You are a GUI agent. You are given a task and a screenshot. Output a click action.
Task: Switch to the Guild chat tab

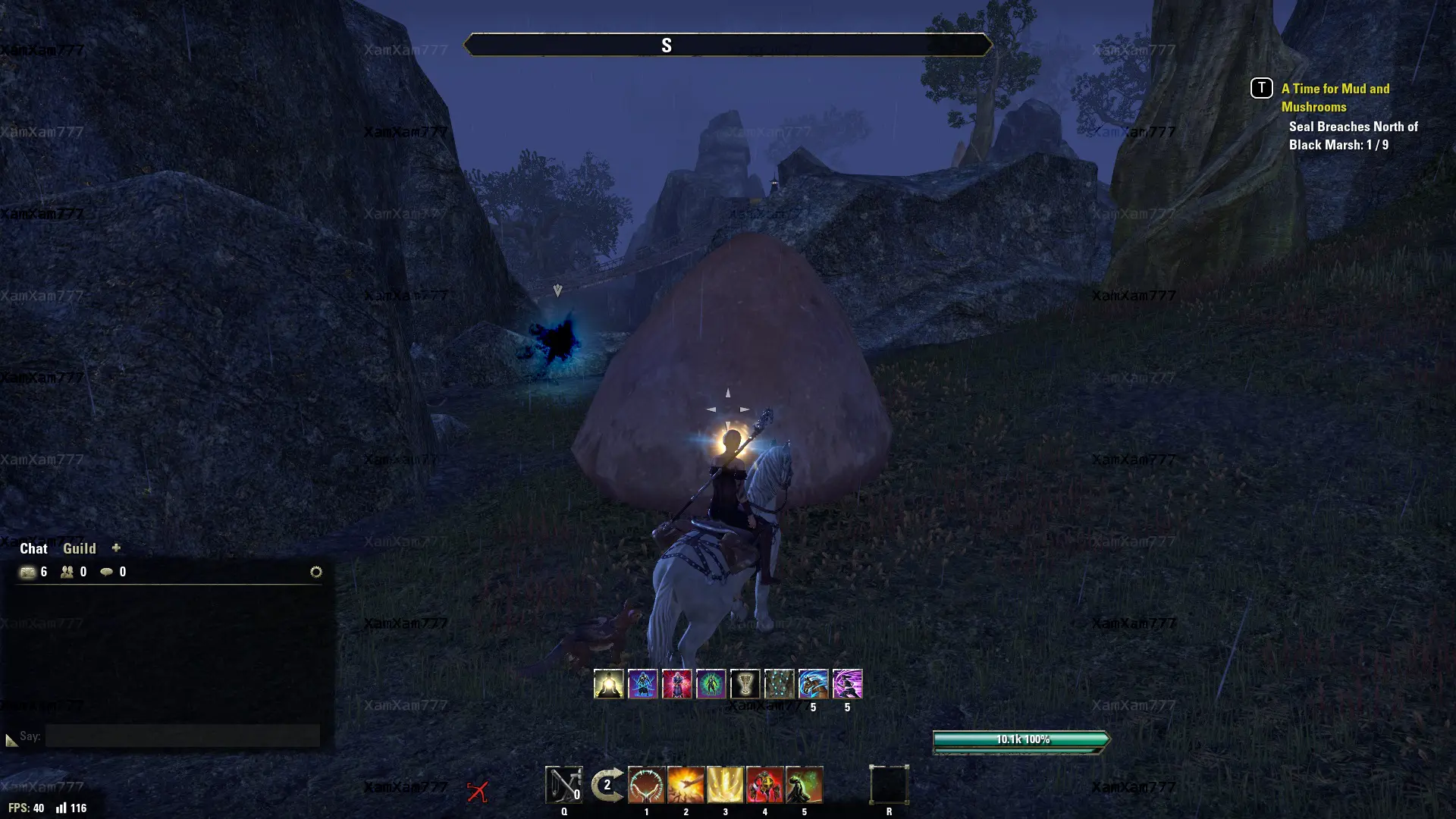[79, 548]
